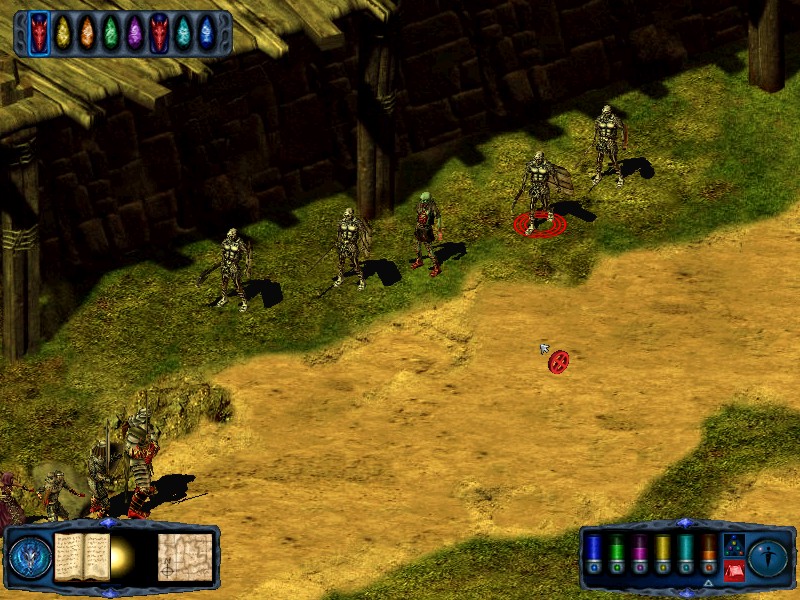
Task: Select the yellow potion vial
Action: tap(662, 548)
